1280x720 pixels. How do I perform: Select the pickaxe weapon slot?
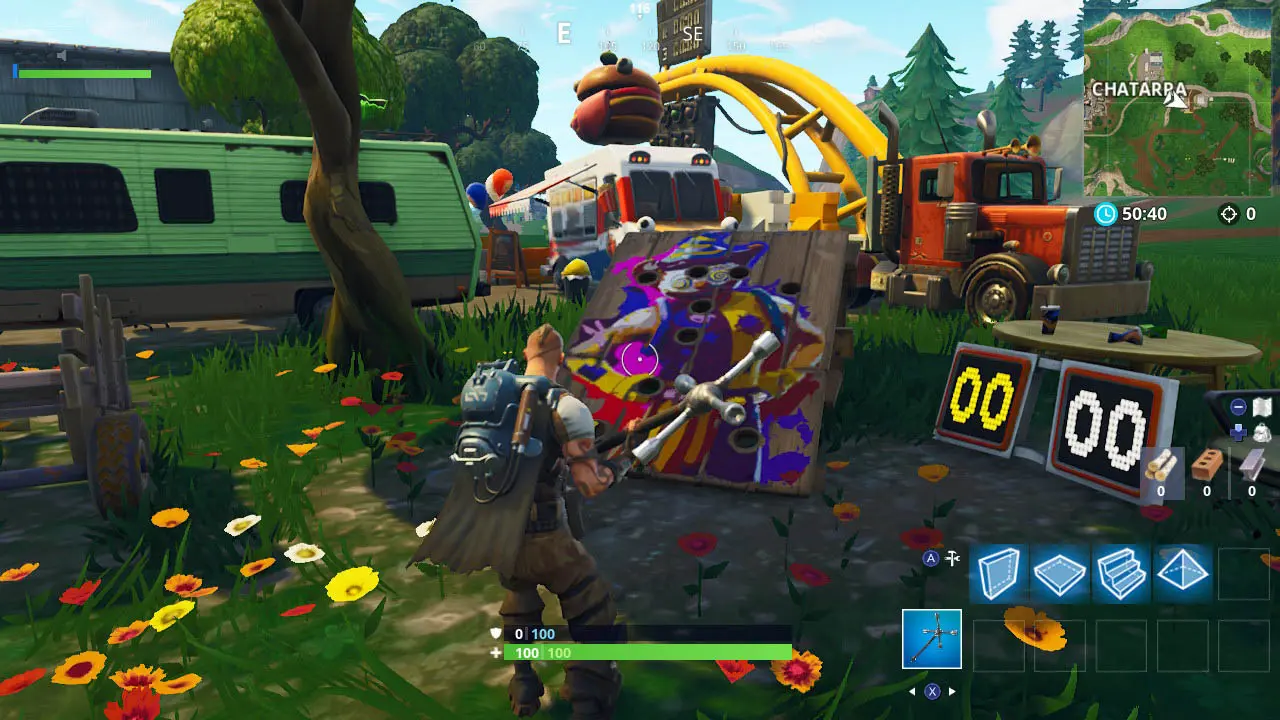click(x=932, y=639)
